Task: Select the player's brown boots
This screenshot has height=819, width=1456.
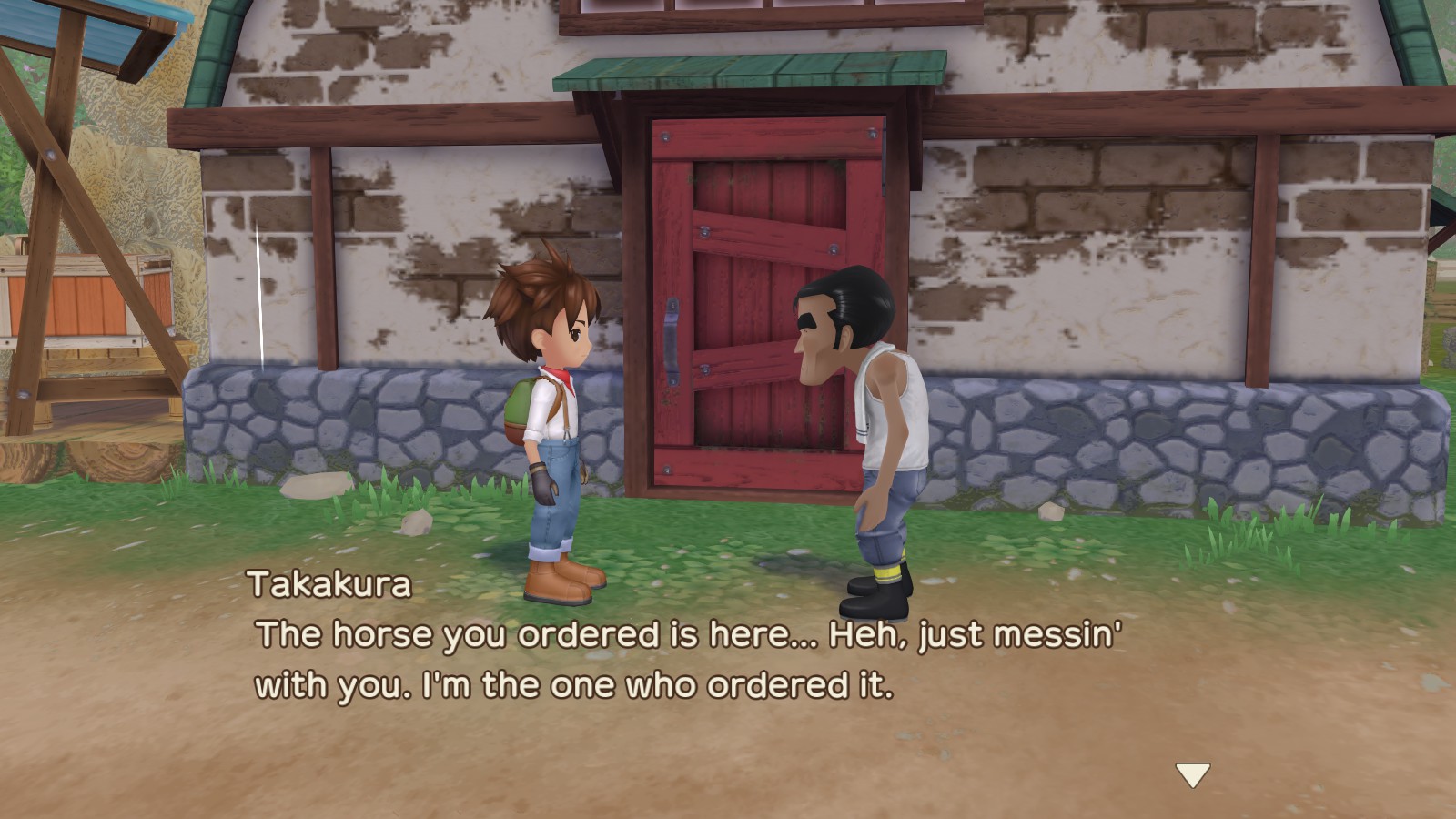Action: [564, 582]
